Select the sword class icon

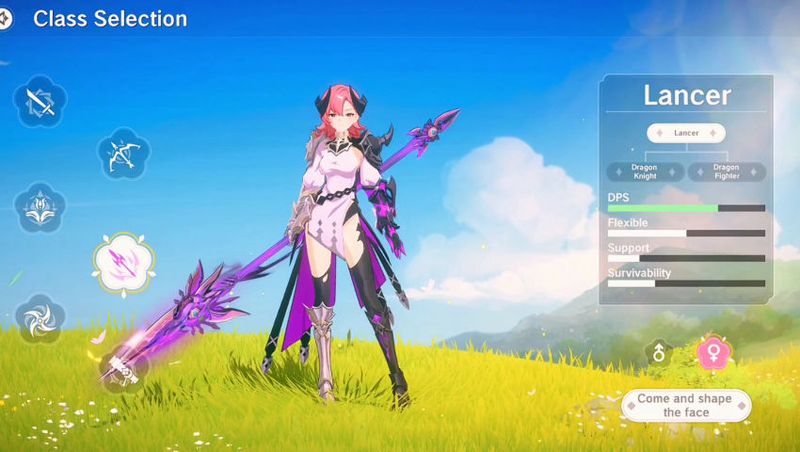click(41, 100)
